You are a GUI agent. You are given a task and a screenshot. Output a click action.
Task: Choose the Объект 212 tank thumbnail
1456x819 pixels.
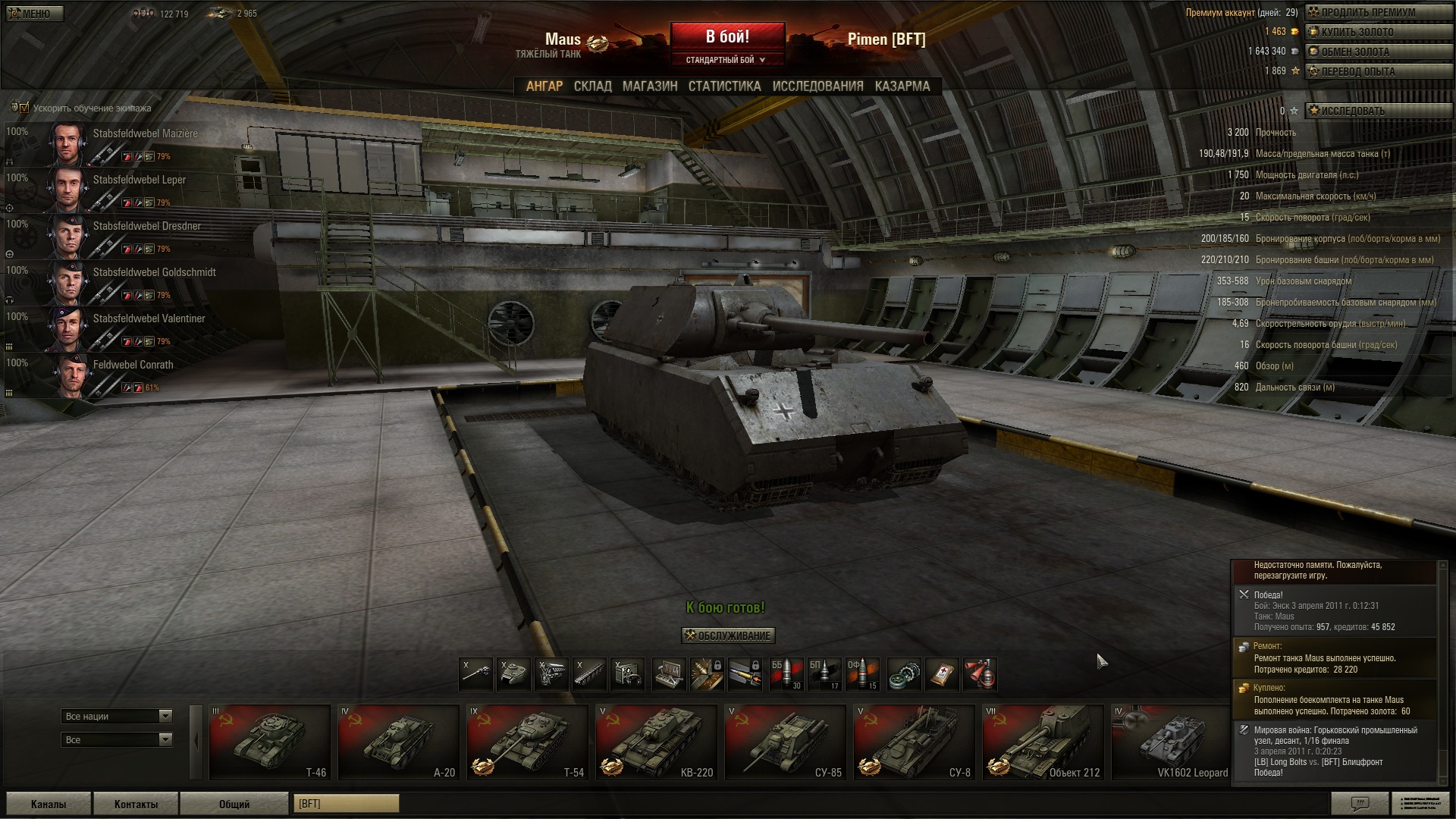1043,742
